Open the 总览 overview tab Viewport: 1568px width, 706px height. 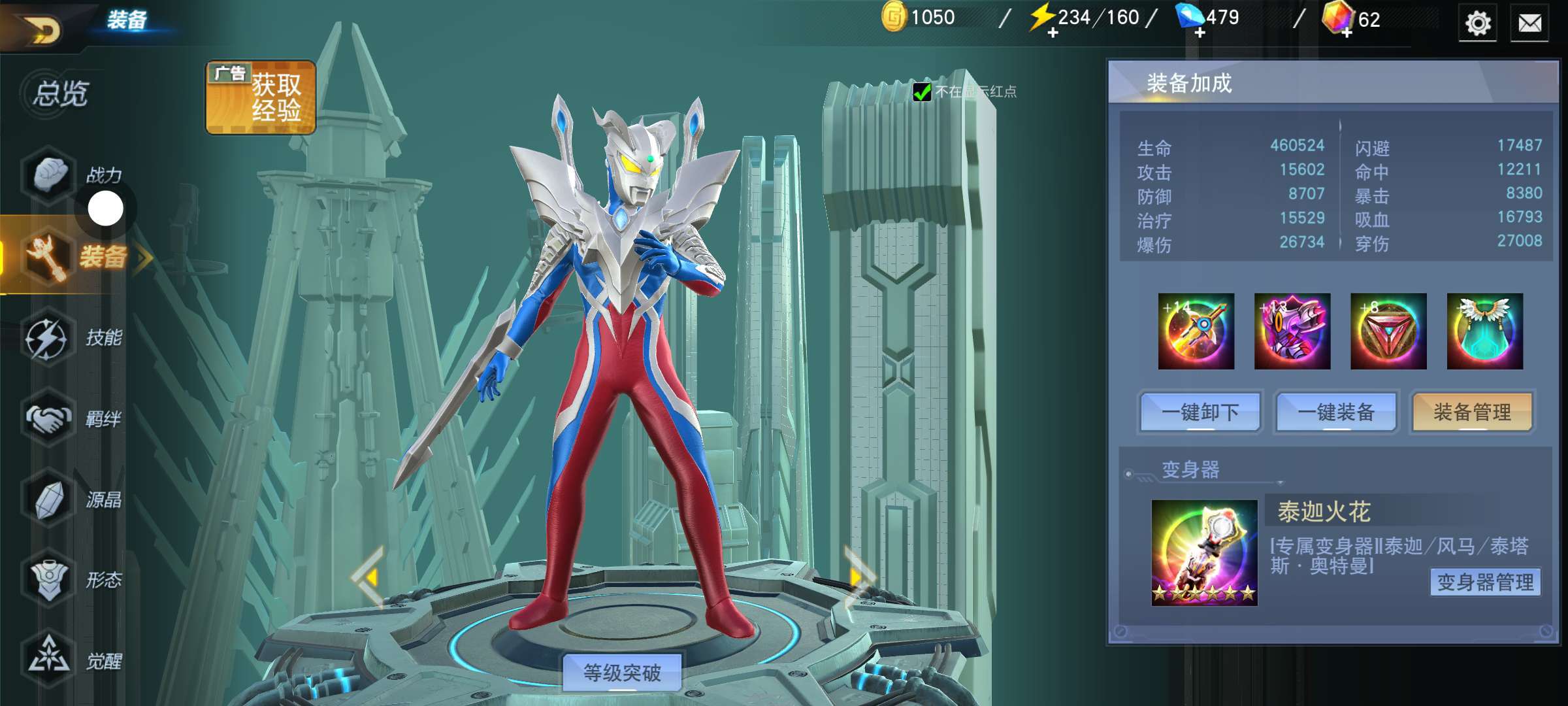click(x=61, y=93)
